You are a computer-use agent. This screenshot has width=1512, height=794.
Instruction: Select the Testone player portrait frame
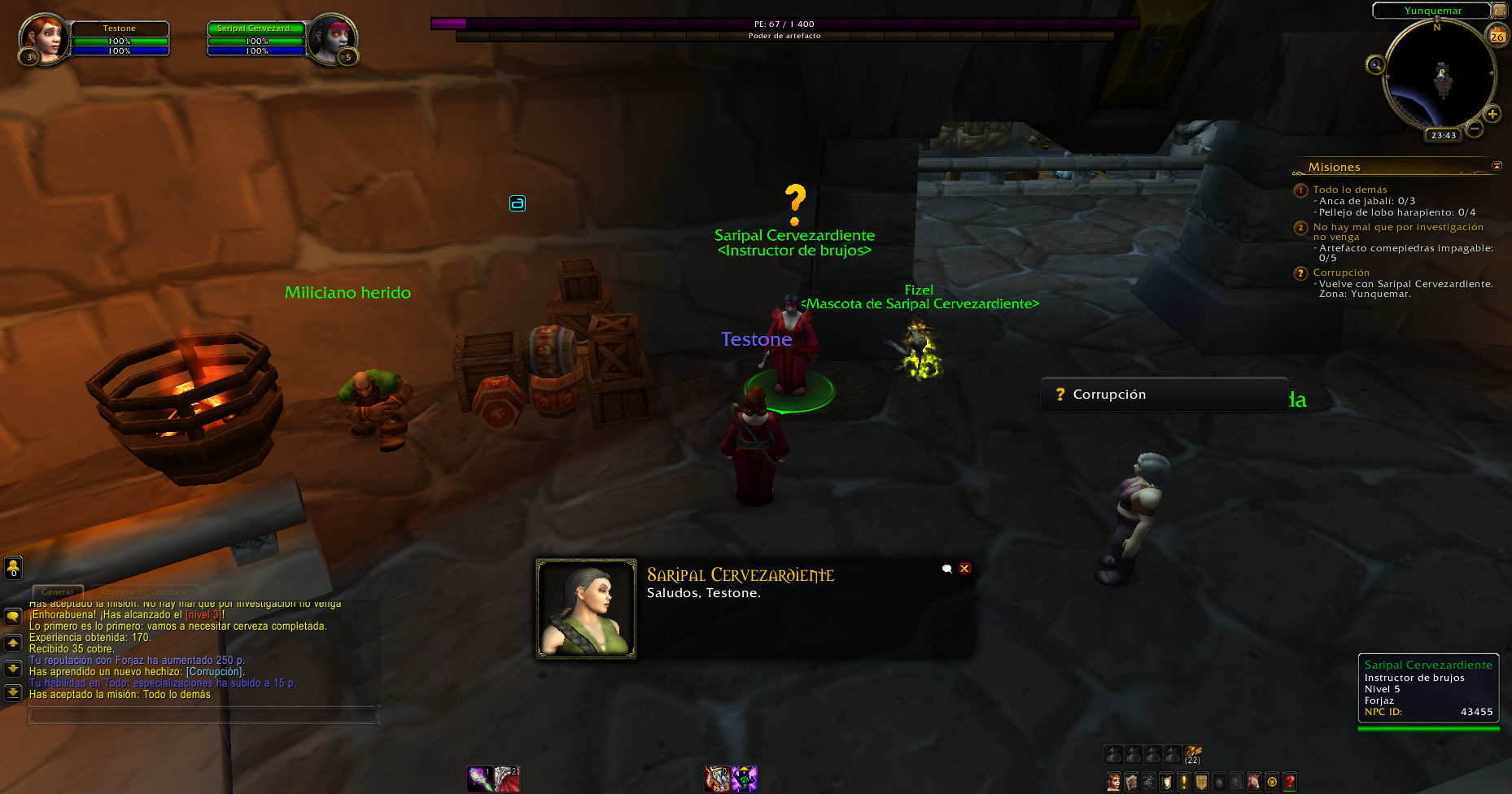[x=44, y=38]
